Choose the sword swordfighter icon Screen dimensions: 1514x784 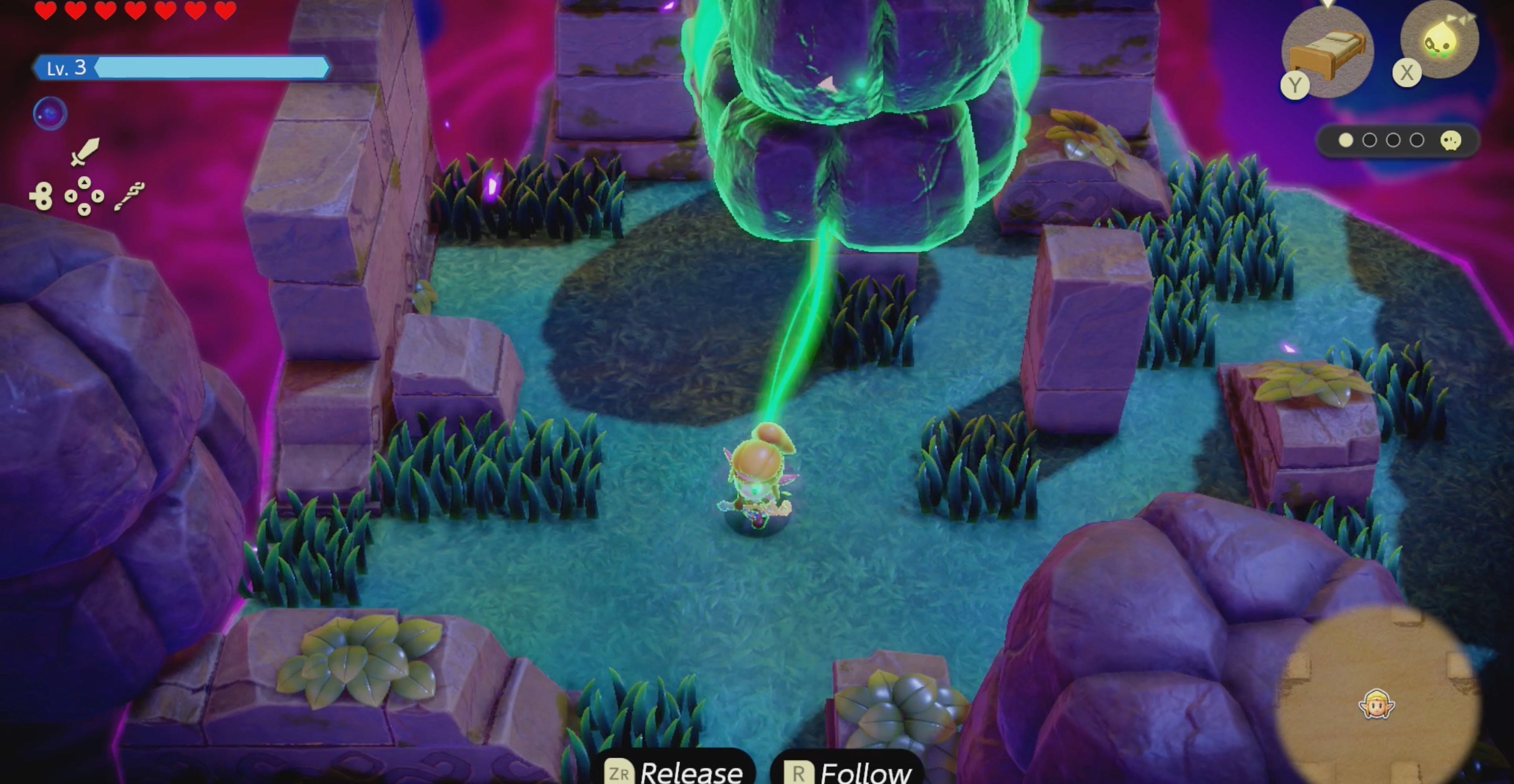pyautogui.click(x=85, y=151)
